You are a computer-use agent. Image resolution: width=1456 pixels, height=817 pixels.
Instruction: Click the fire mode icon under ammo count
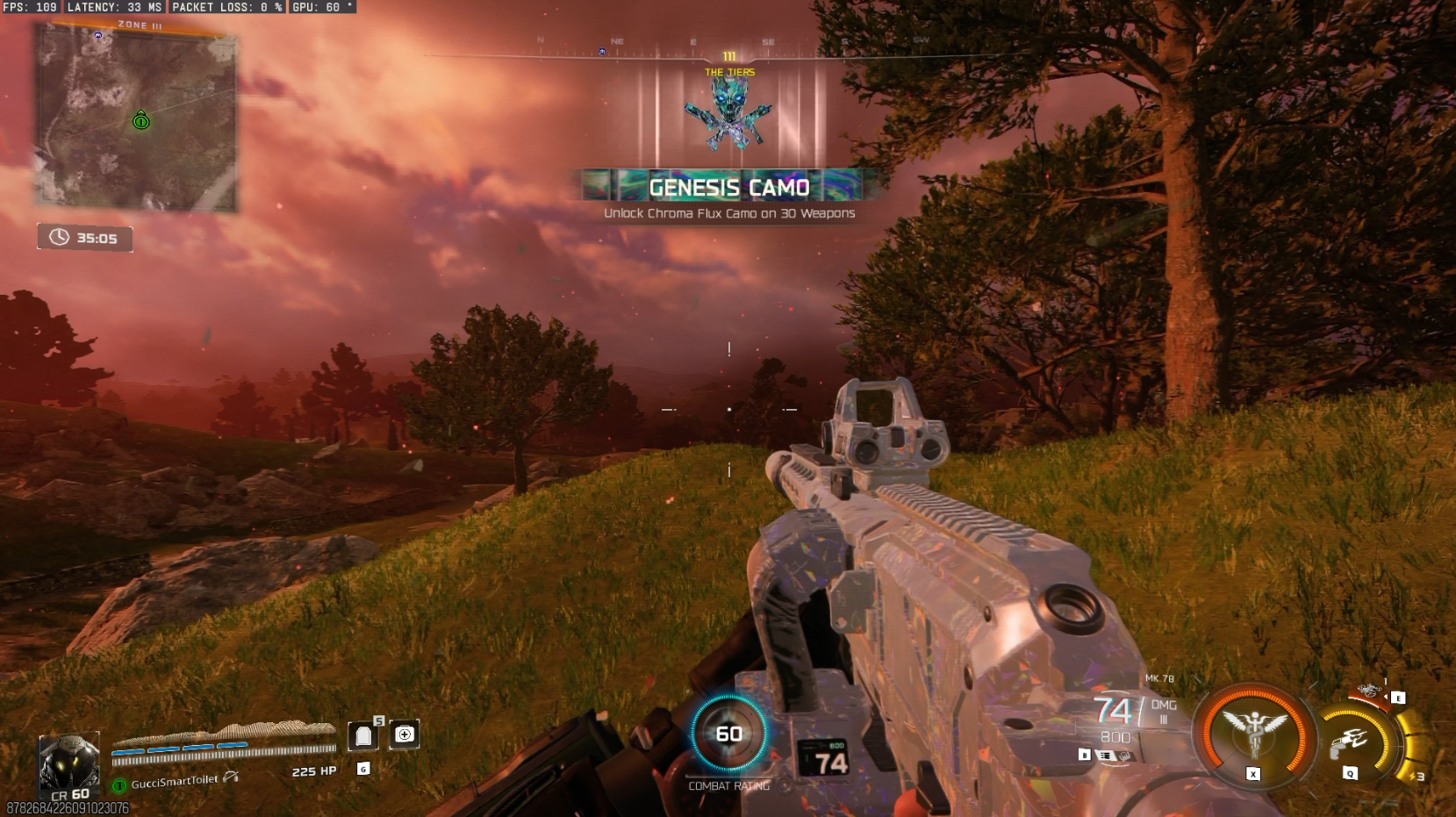(1106, 756)
